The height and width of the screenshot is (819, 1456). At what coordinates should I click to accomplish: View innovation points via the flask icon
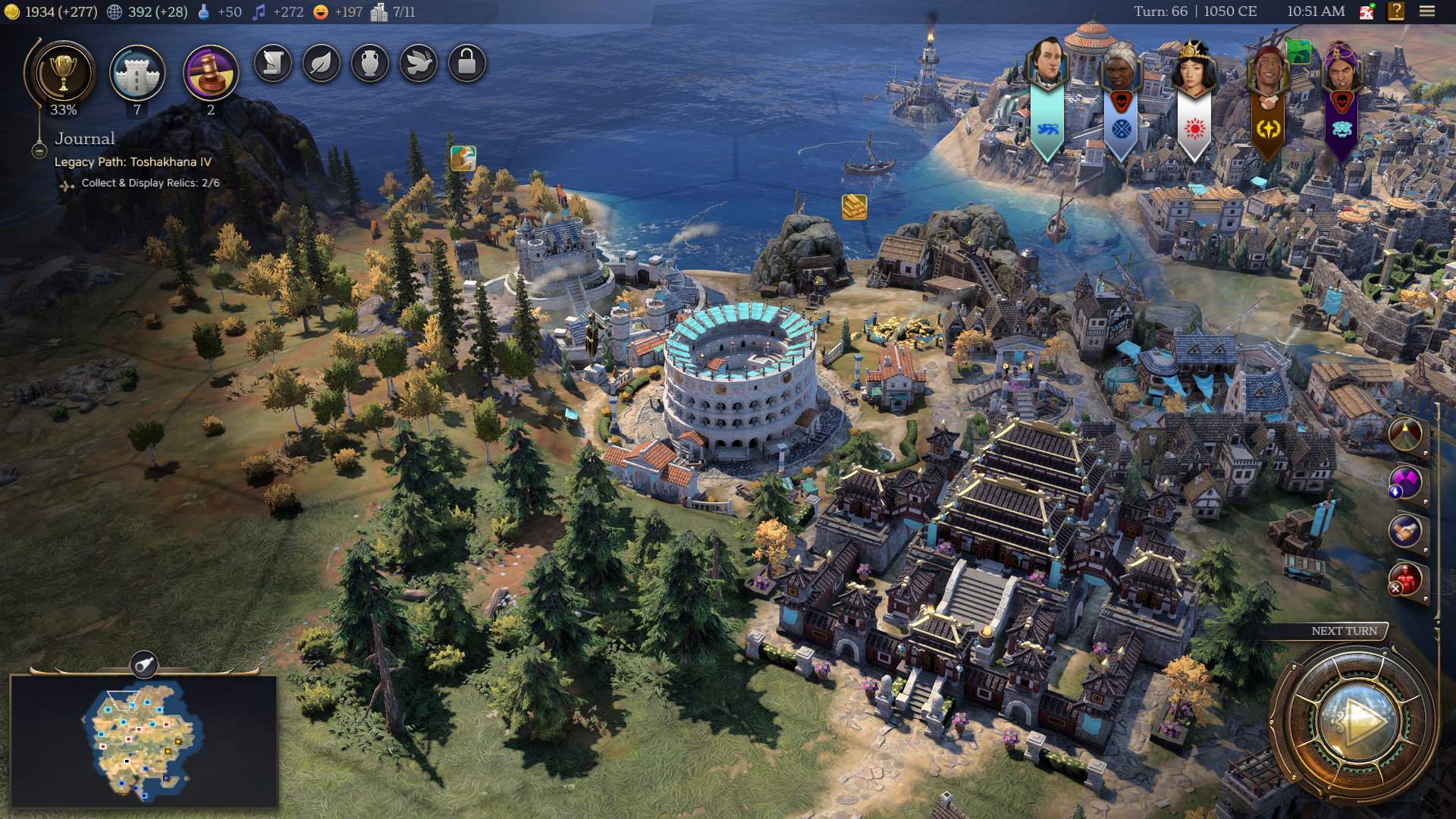tap(203, 12)
